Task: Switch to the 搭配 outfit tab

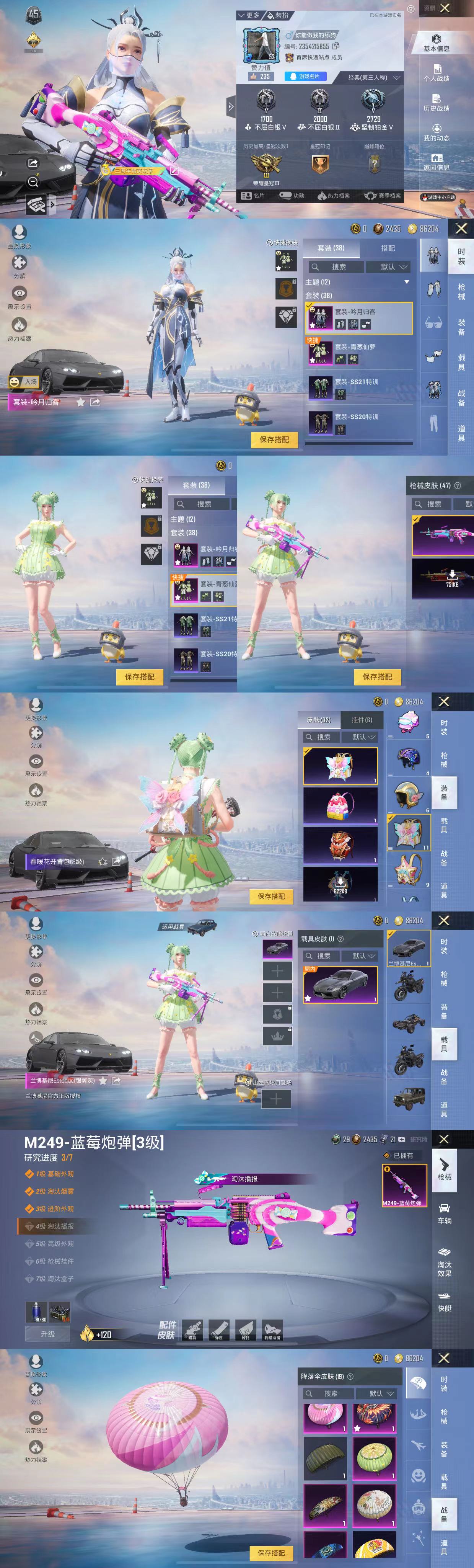Action: pos(388,248)
